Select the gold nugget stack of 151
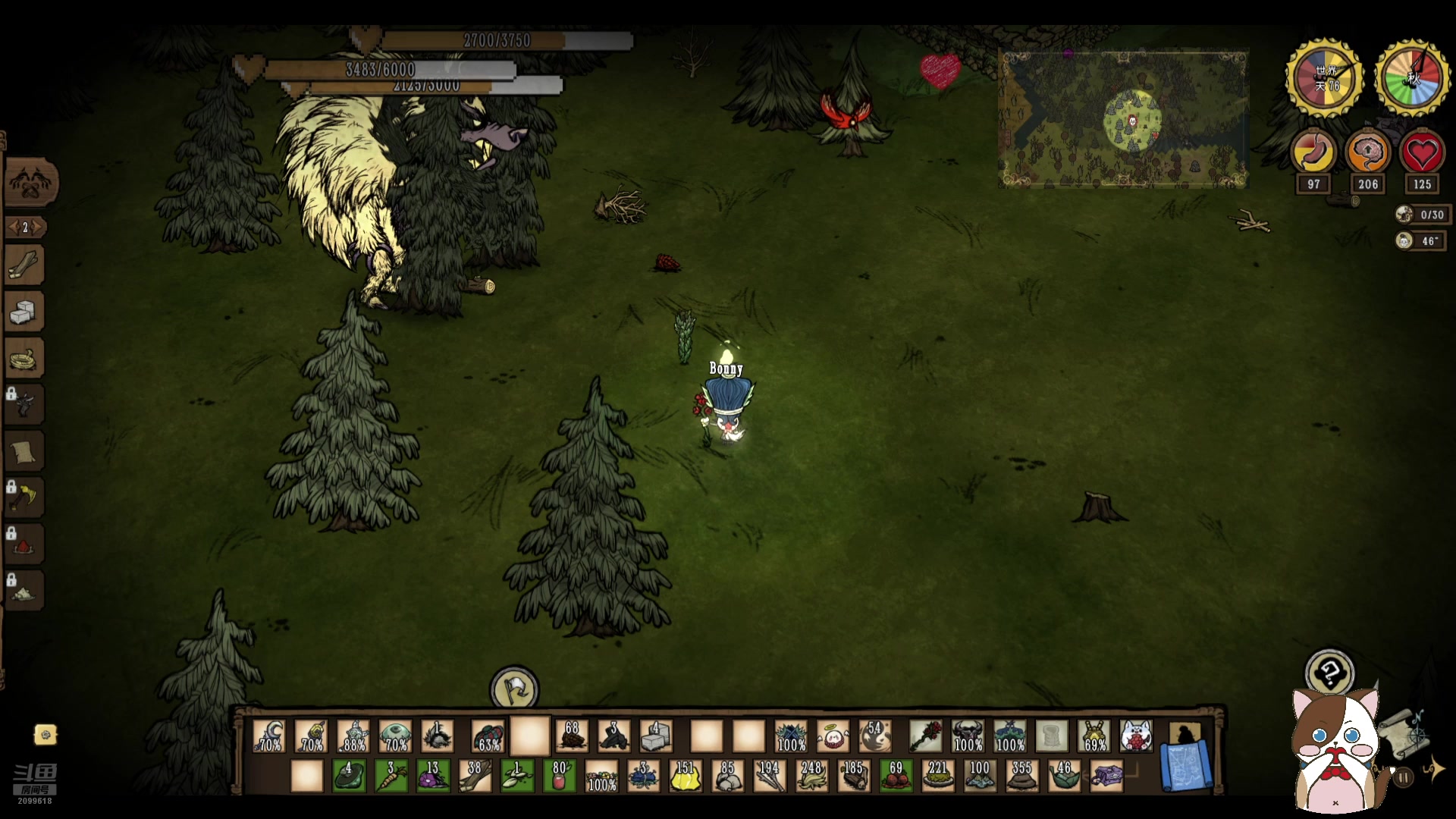The height and width of the screenshot is (819, 1456). point(685,777)
